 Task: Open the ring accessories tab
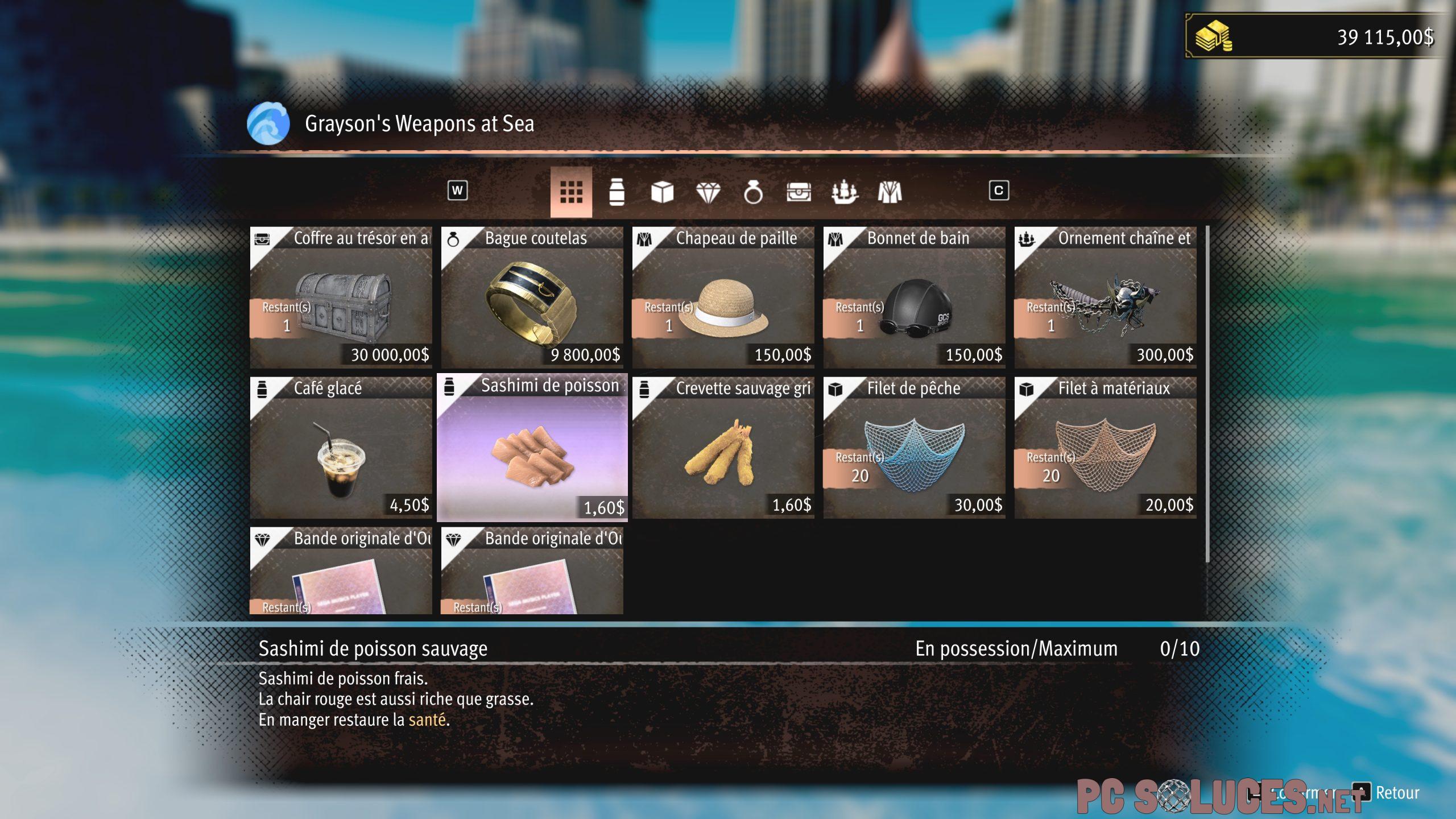[753, 192]
